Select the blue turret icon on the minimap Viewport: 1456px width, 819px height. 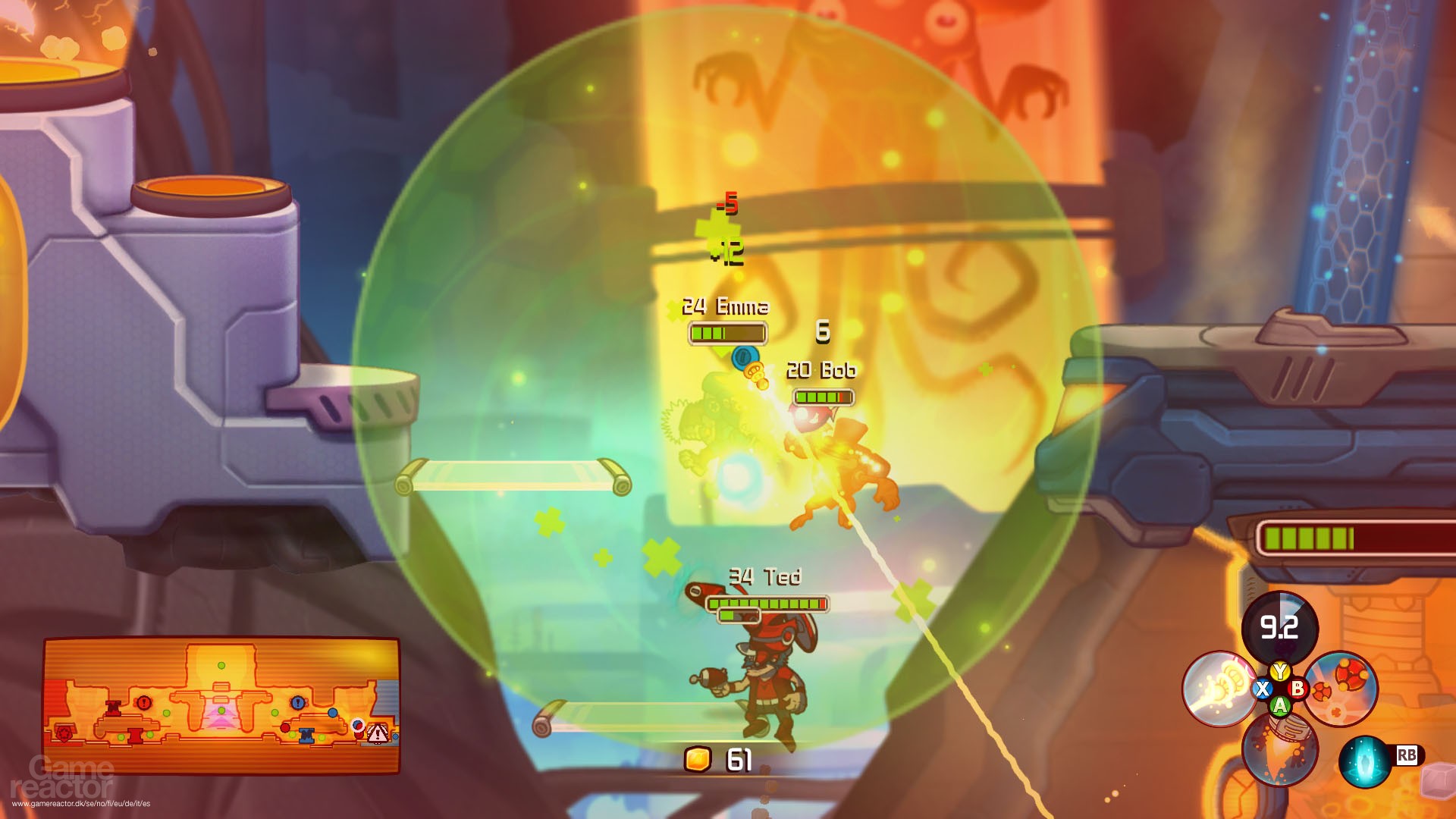pyautogui.click(x=307, y=736)
